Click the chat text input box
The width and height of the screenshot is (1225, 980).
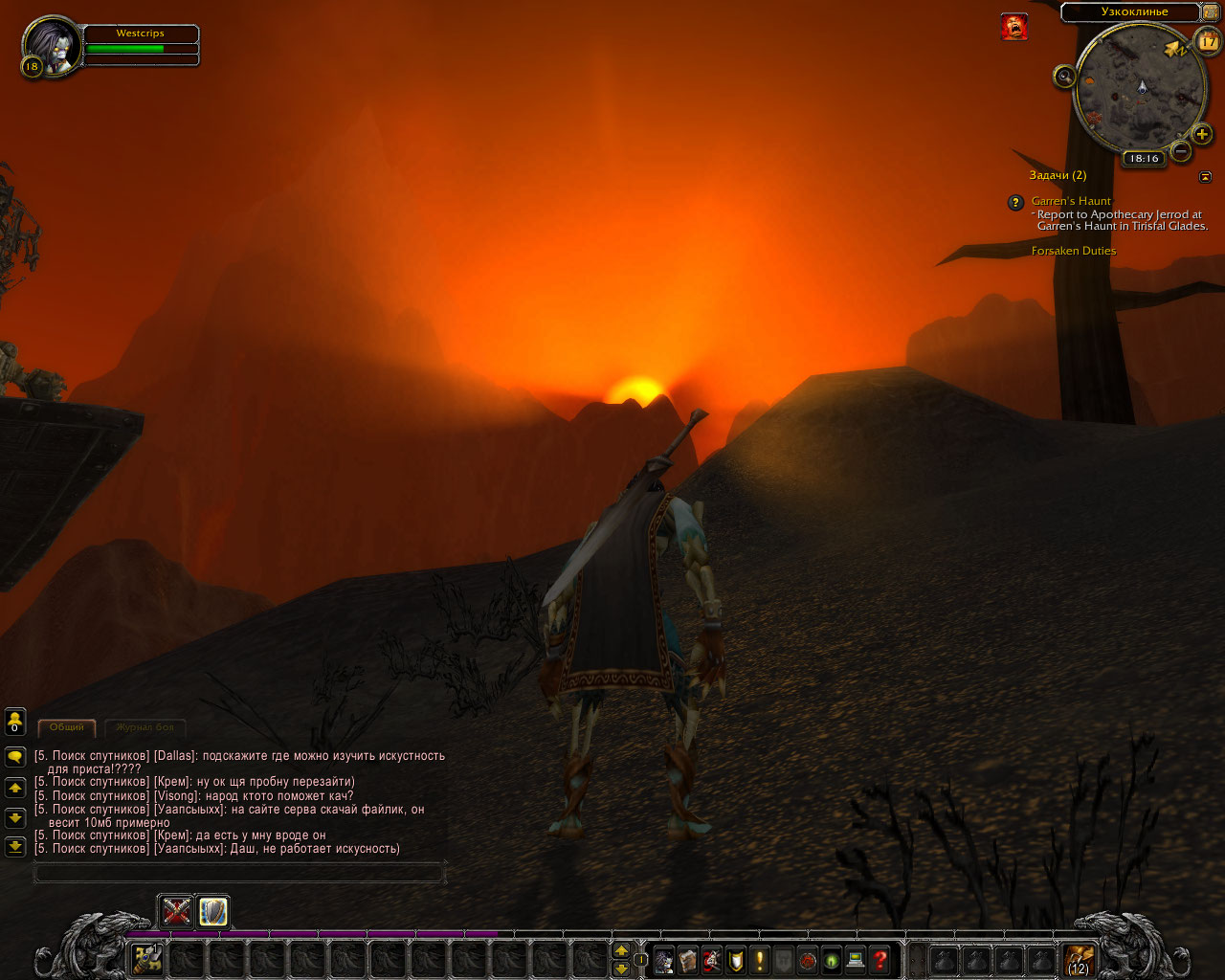pos(239,872)
